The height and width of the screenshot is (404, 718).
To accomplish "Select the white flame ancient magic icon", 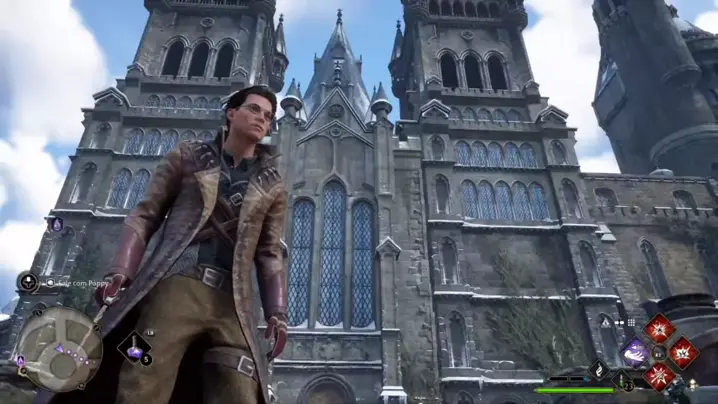I will click(x=599, y=371).
